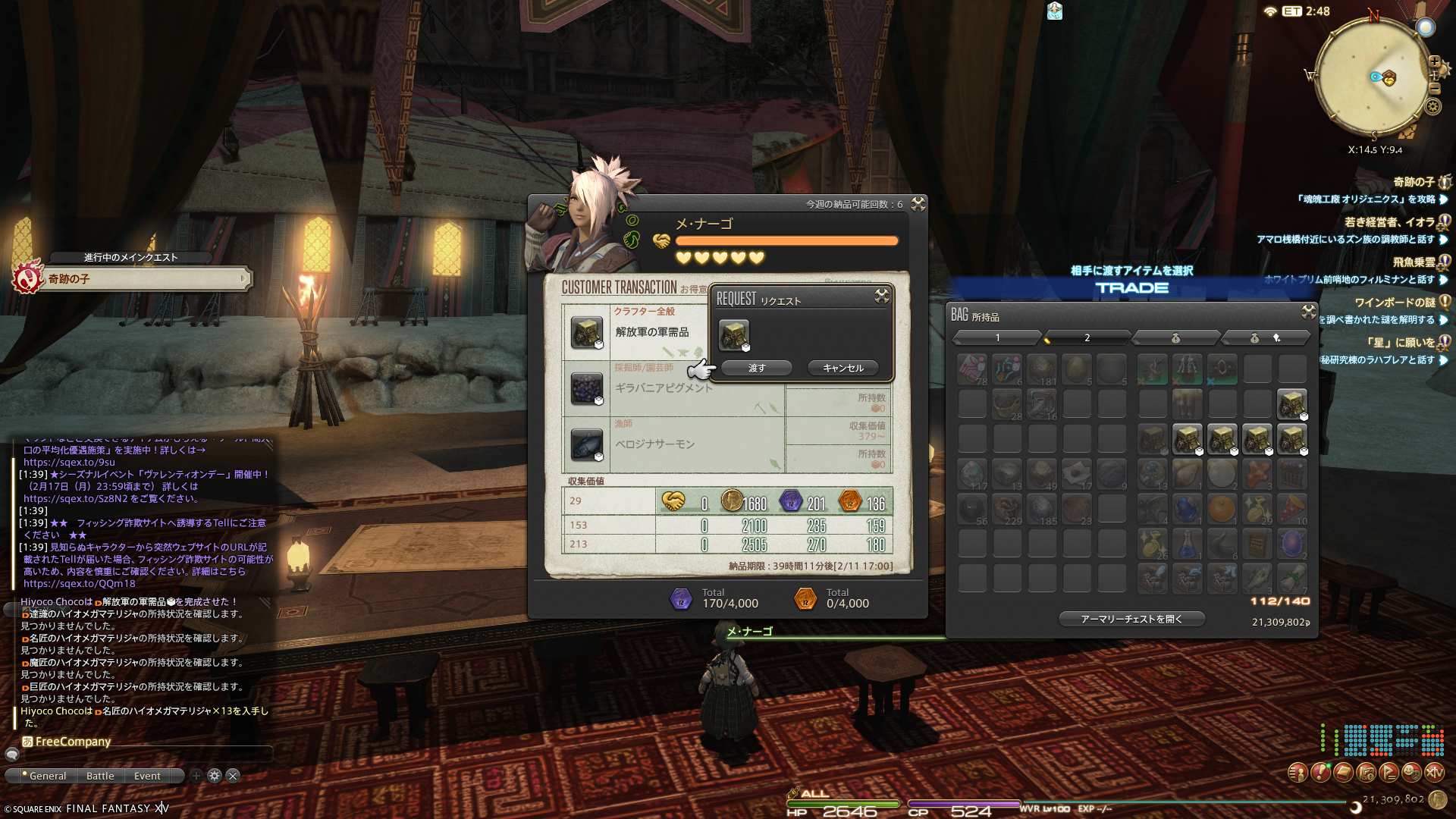Click the 渡す hand-over button
Screen dimensions: 1456x819
[x=756, y=368]
